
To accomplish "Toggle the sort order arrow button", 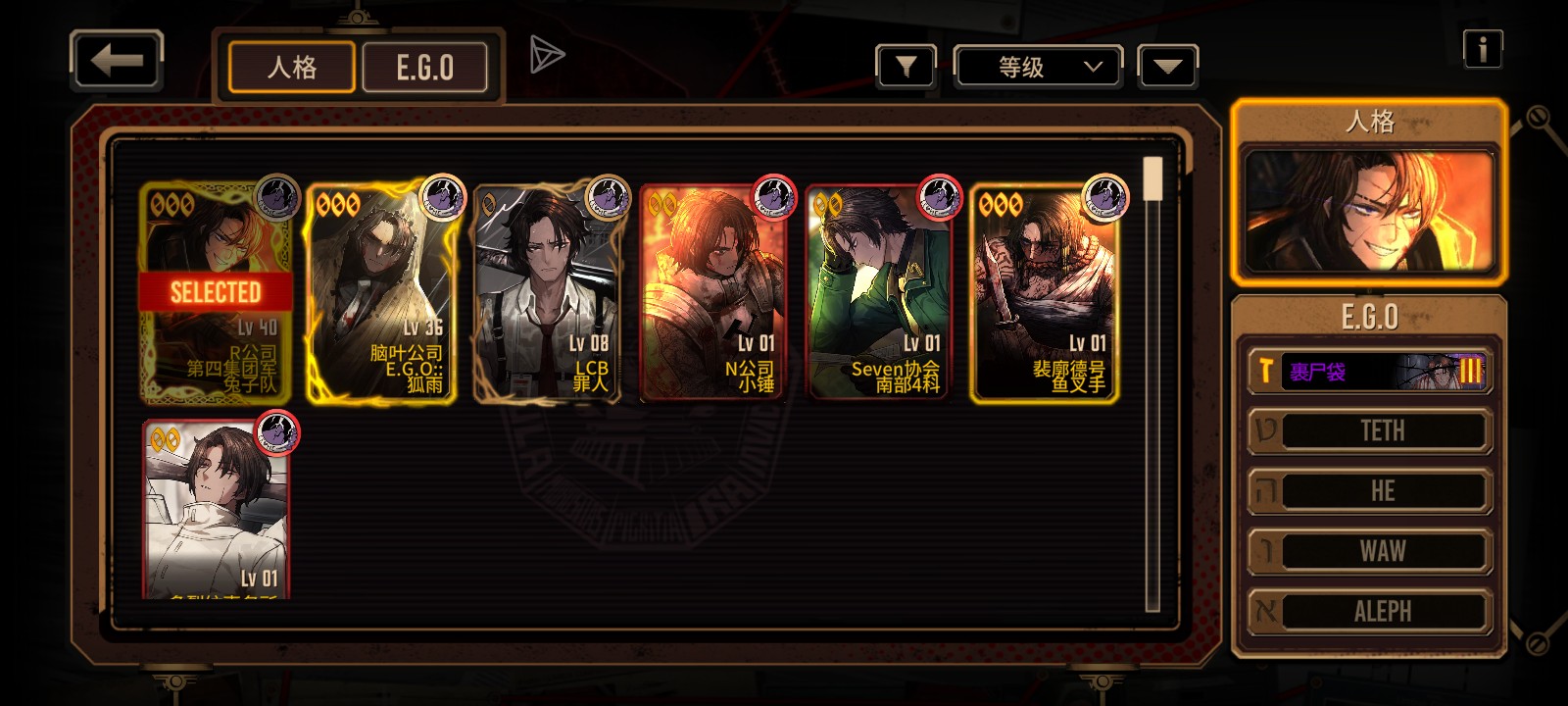I will coord(1167,67).
